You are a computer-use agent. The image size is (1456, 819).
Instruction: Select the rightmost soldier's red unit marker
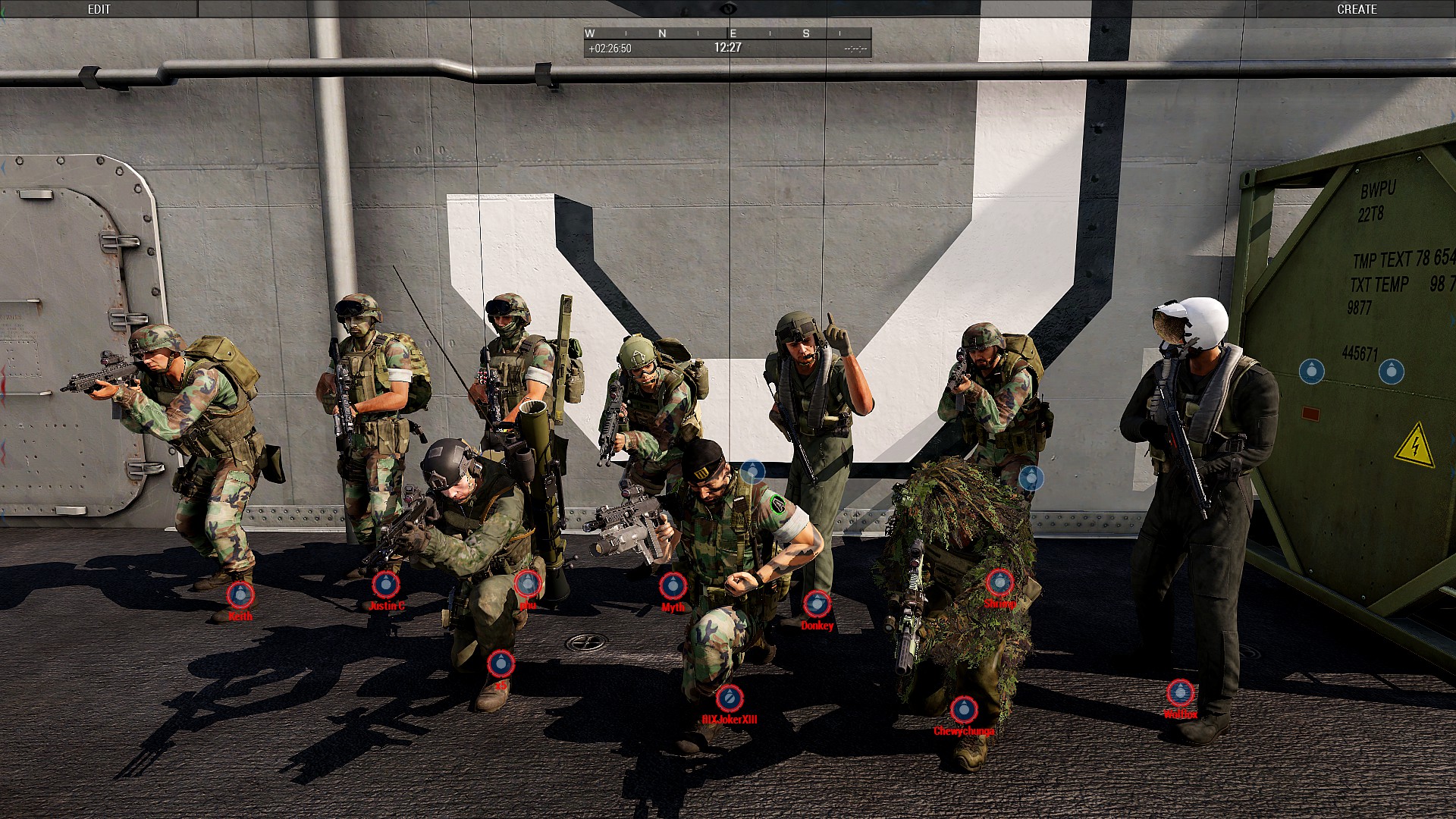click(x=1180, y=692)
